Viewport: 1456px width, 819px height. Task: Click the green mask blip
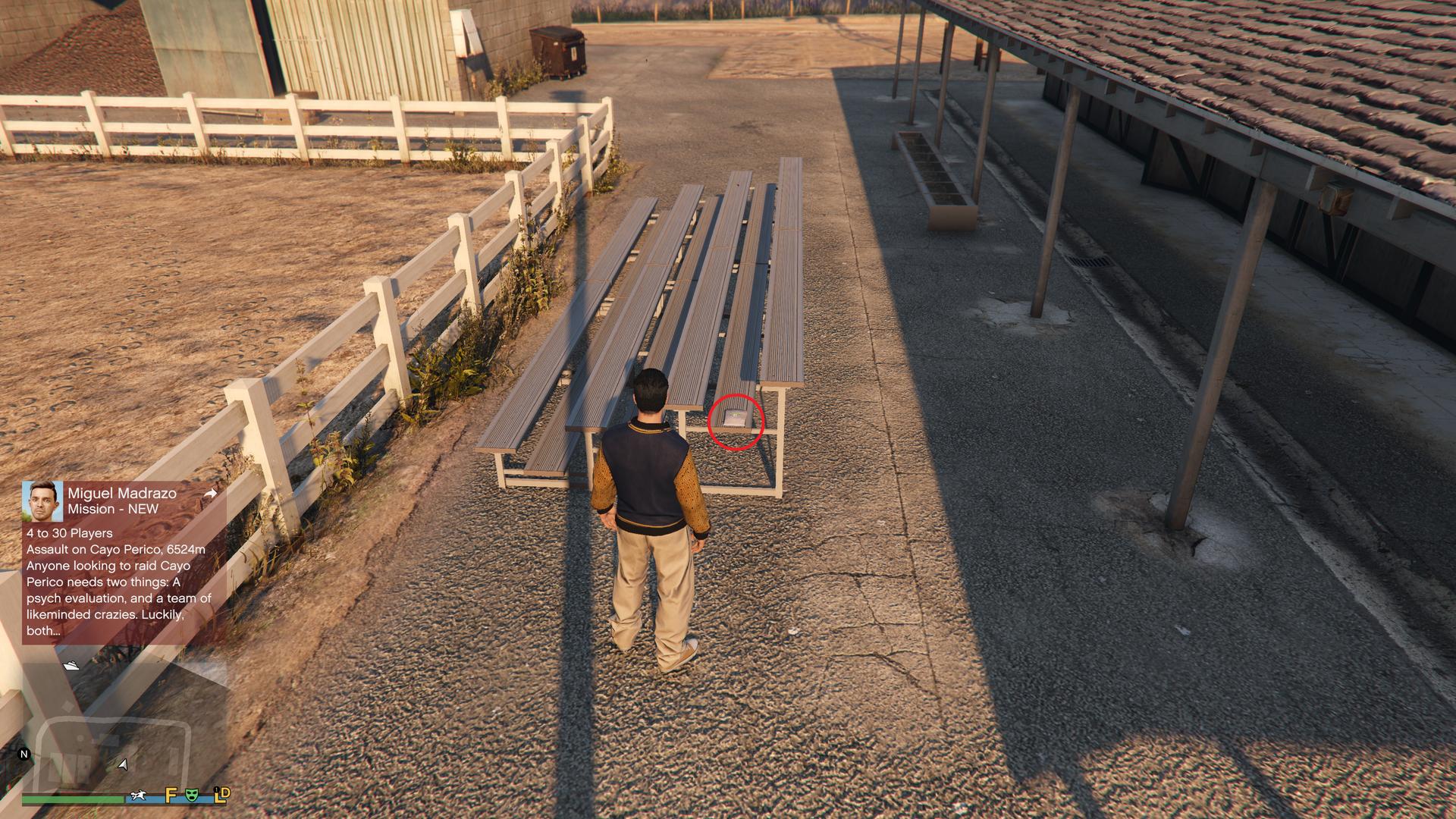193,795
